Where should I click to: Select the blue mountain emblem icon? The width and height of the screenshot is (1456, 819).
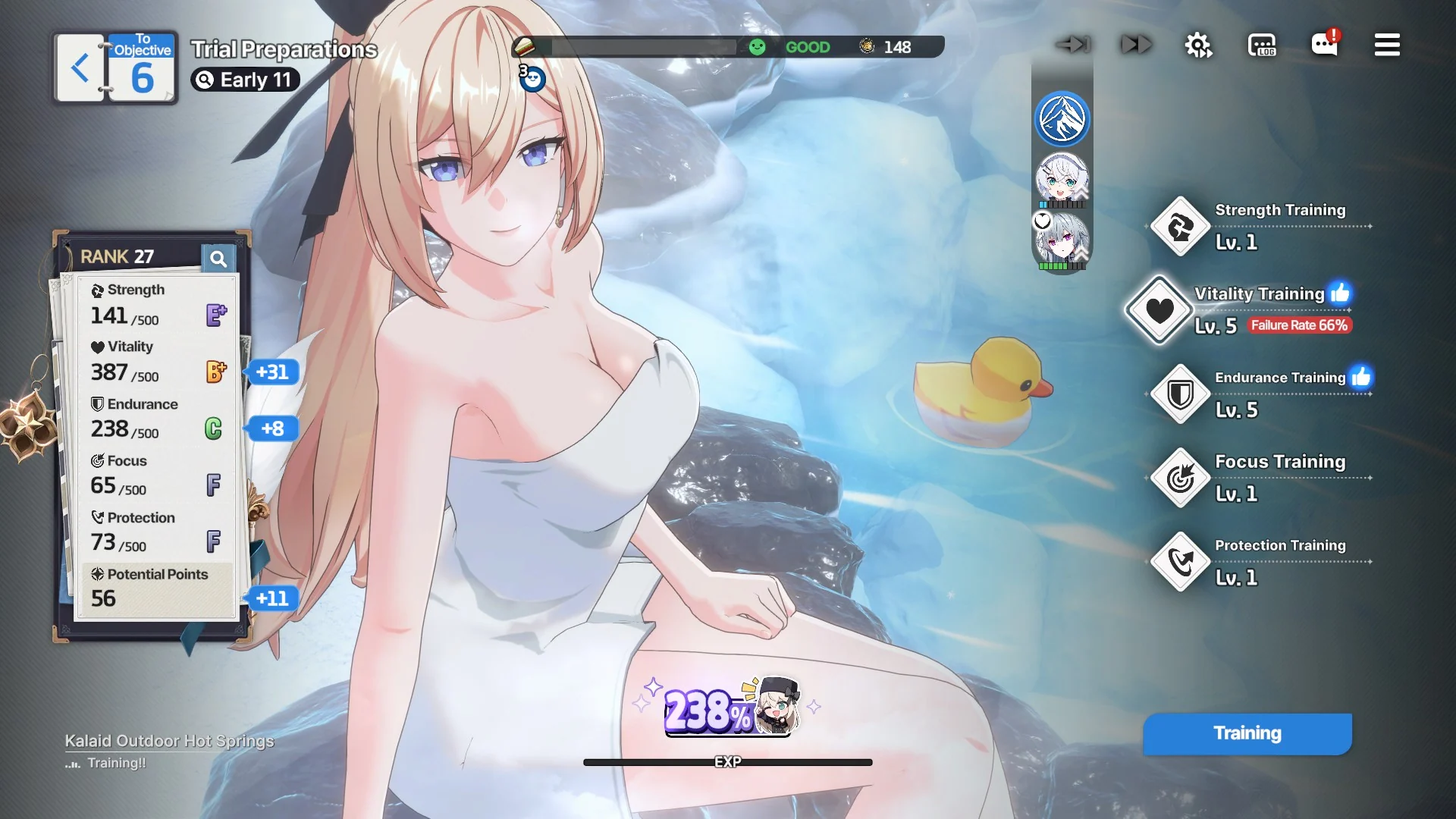tap(1062, 119)
